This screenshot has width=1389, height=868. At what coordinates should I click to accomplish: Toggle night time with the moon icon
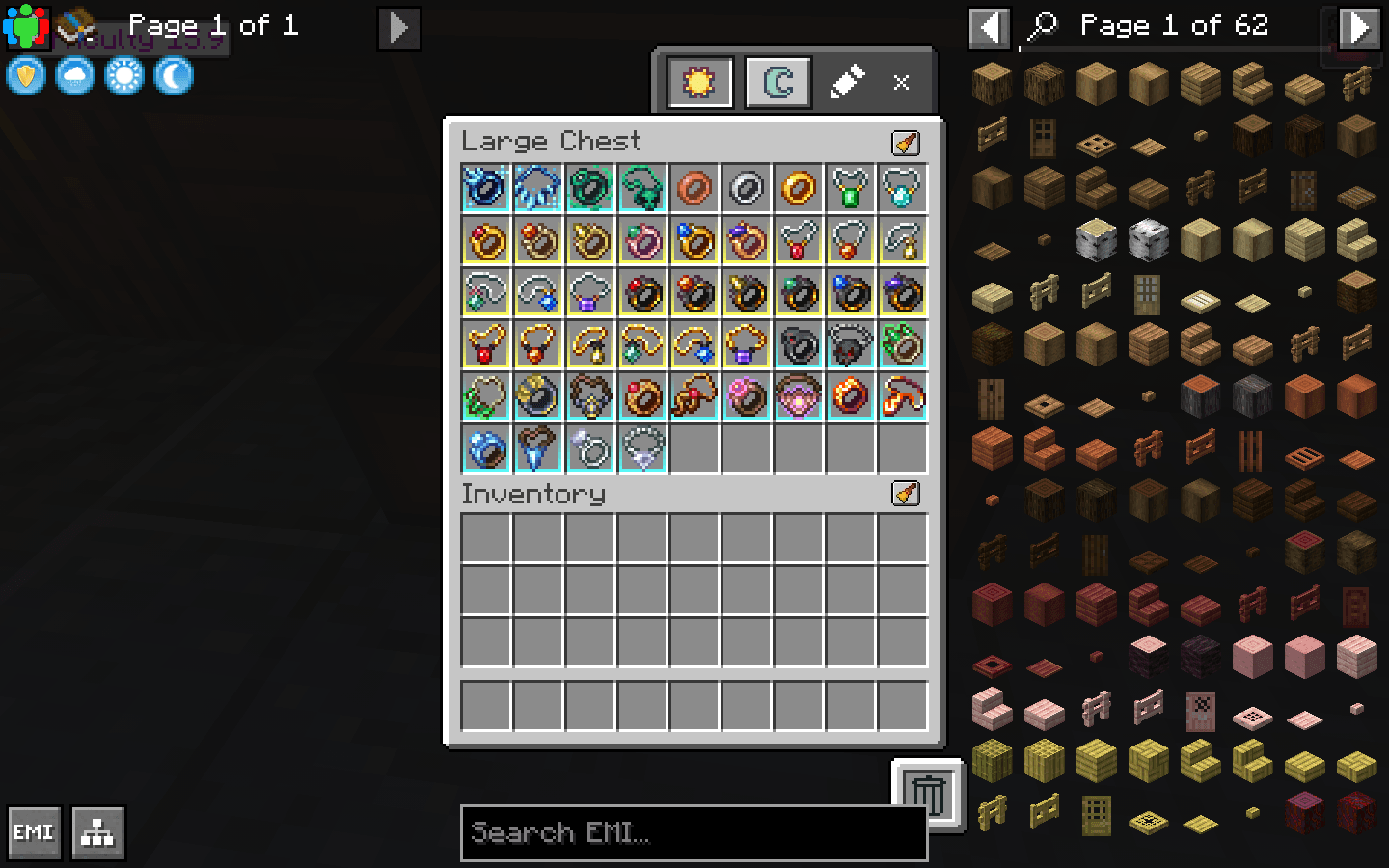[172, 75]
